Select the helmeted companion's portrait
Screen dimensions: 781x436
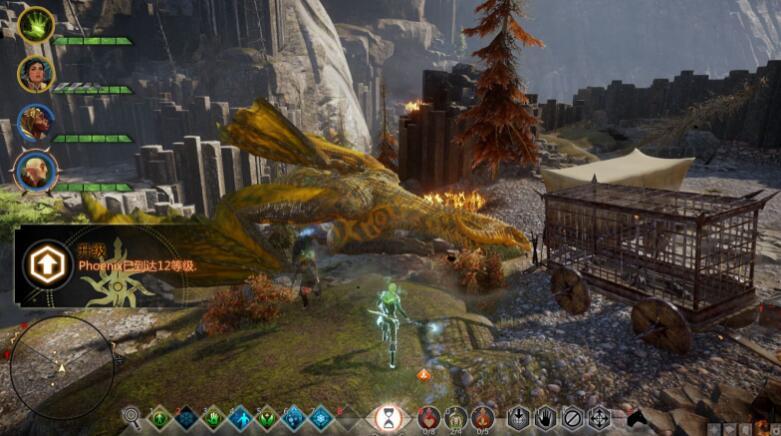tap(36, 122)
